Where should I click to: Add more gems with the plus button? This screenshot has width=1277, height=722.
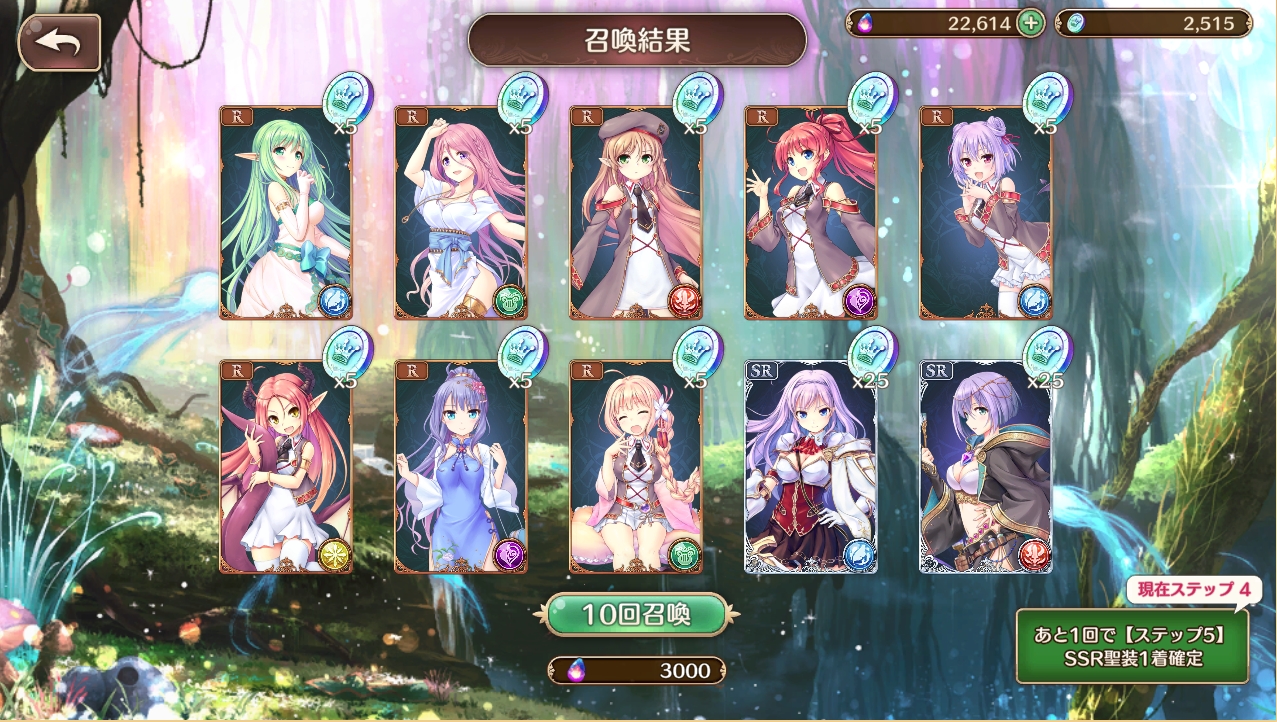(1030, 24)
